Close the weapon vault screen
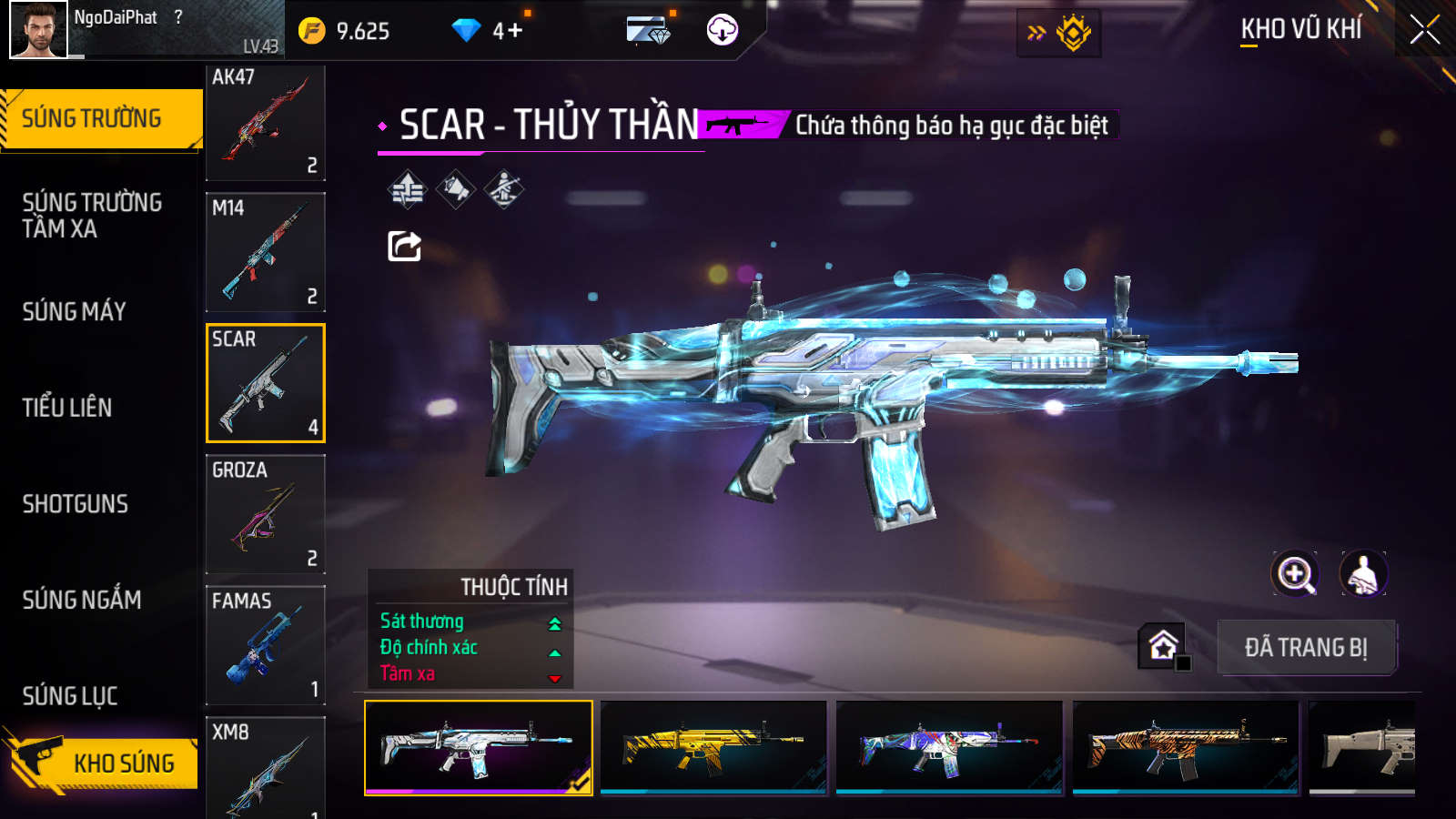This screenshot has width=1456, height=819. (1424, 30)
